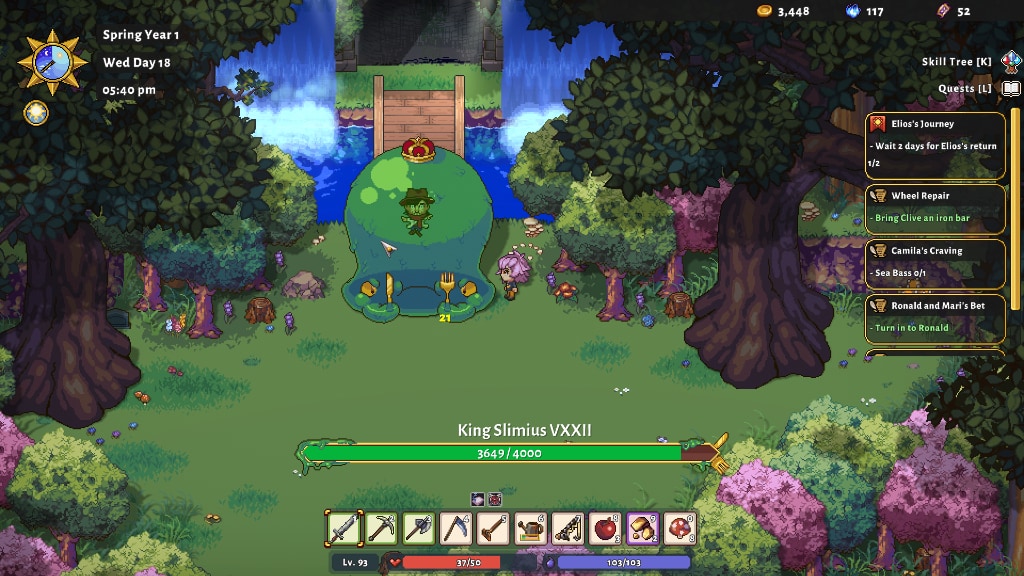Equip the pickaxe from the hotbar

pos(381,527)
